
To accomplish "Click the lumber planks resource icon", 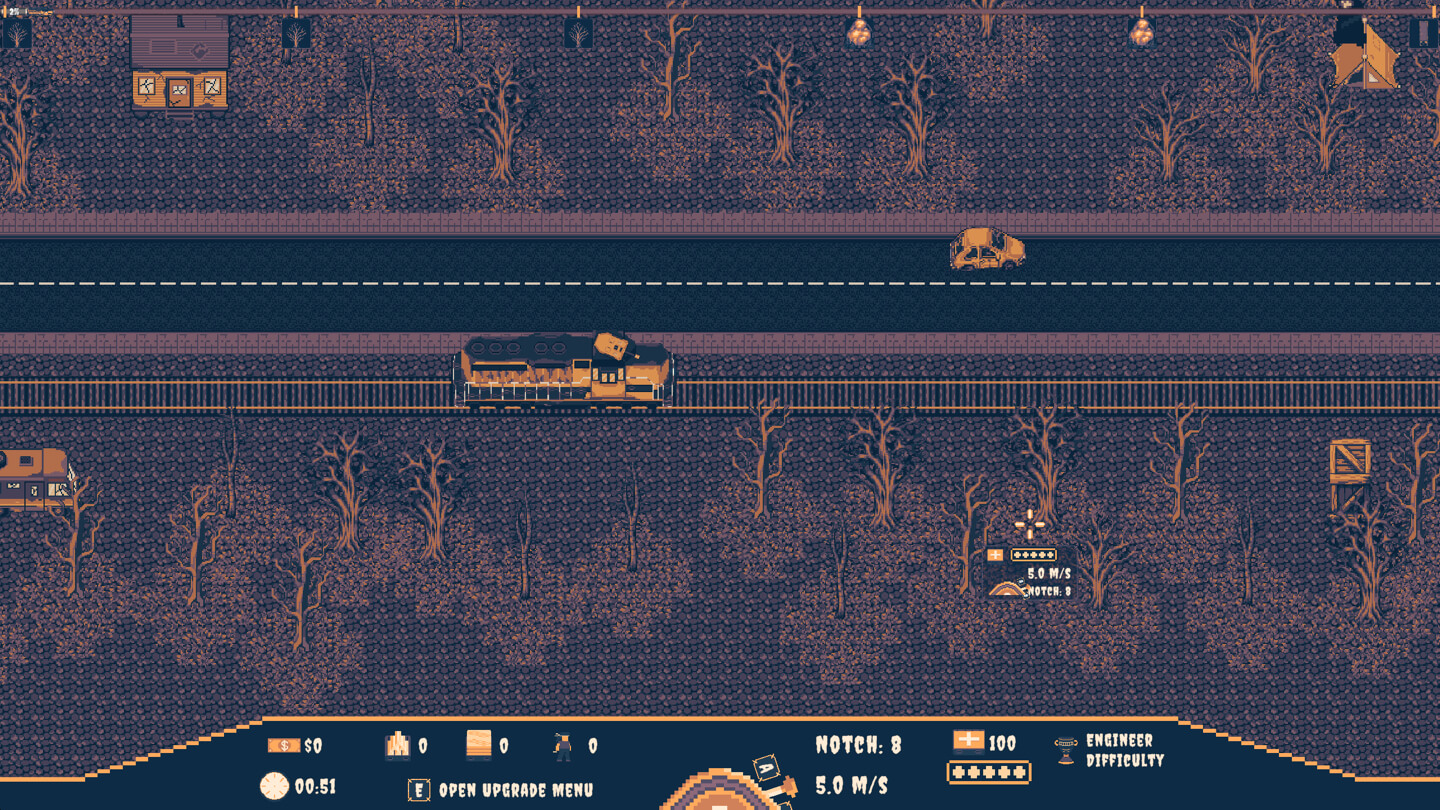I will point(475,745).
